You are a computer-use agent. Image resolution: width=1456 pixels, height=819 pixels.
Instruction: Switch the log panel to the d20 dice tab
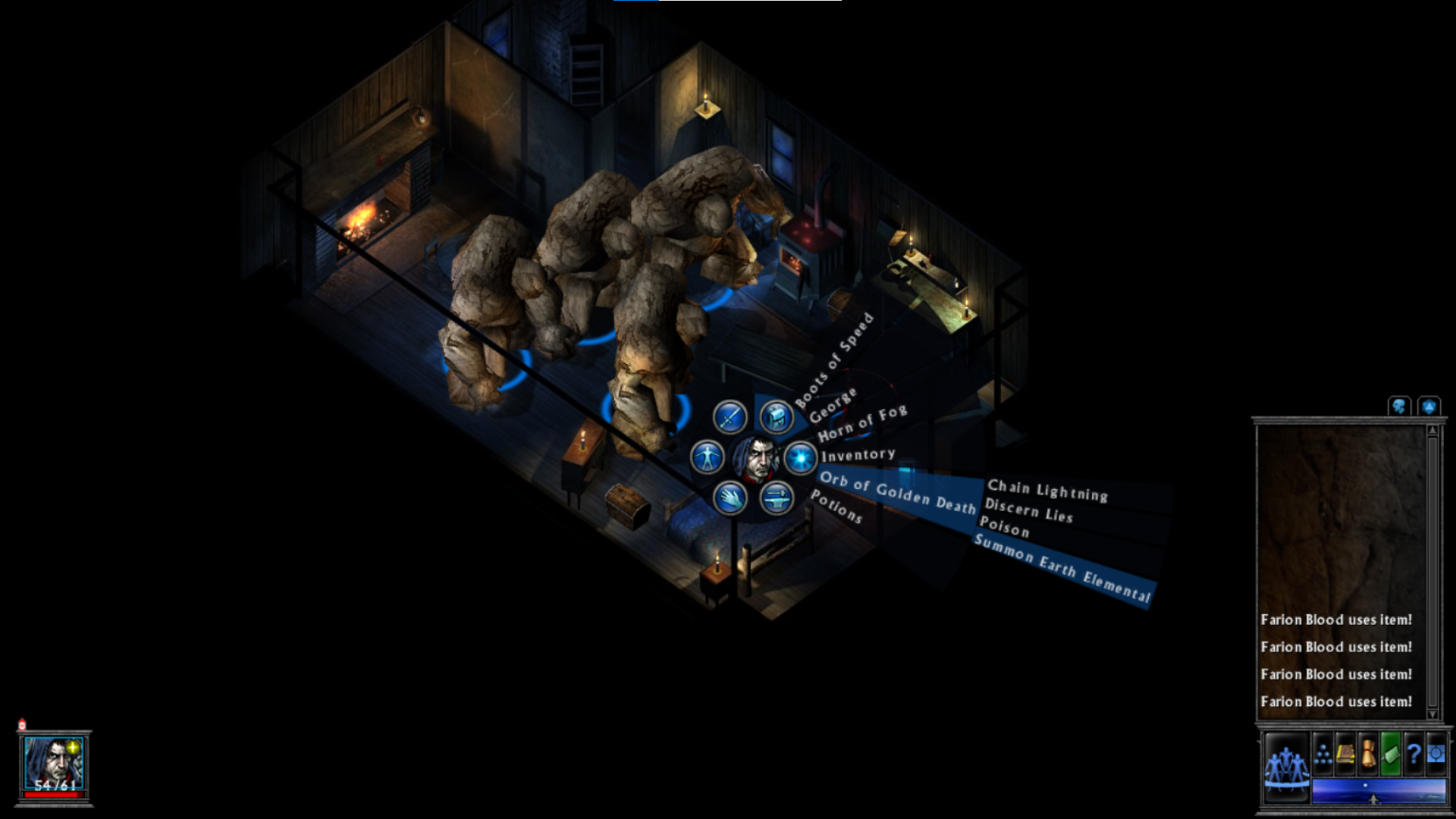(x=1429, y=406)
